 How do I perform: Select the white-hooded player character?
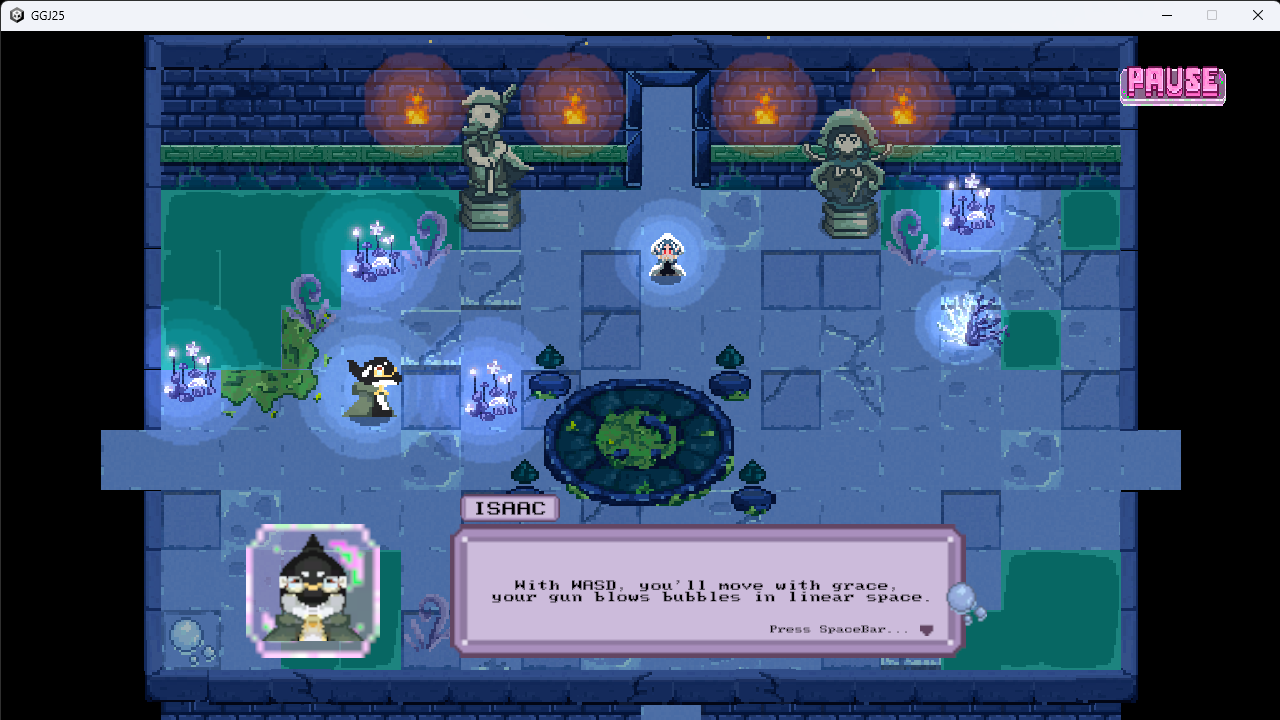tap(666, 258)
